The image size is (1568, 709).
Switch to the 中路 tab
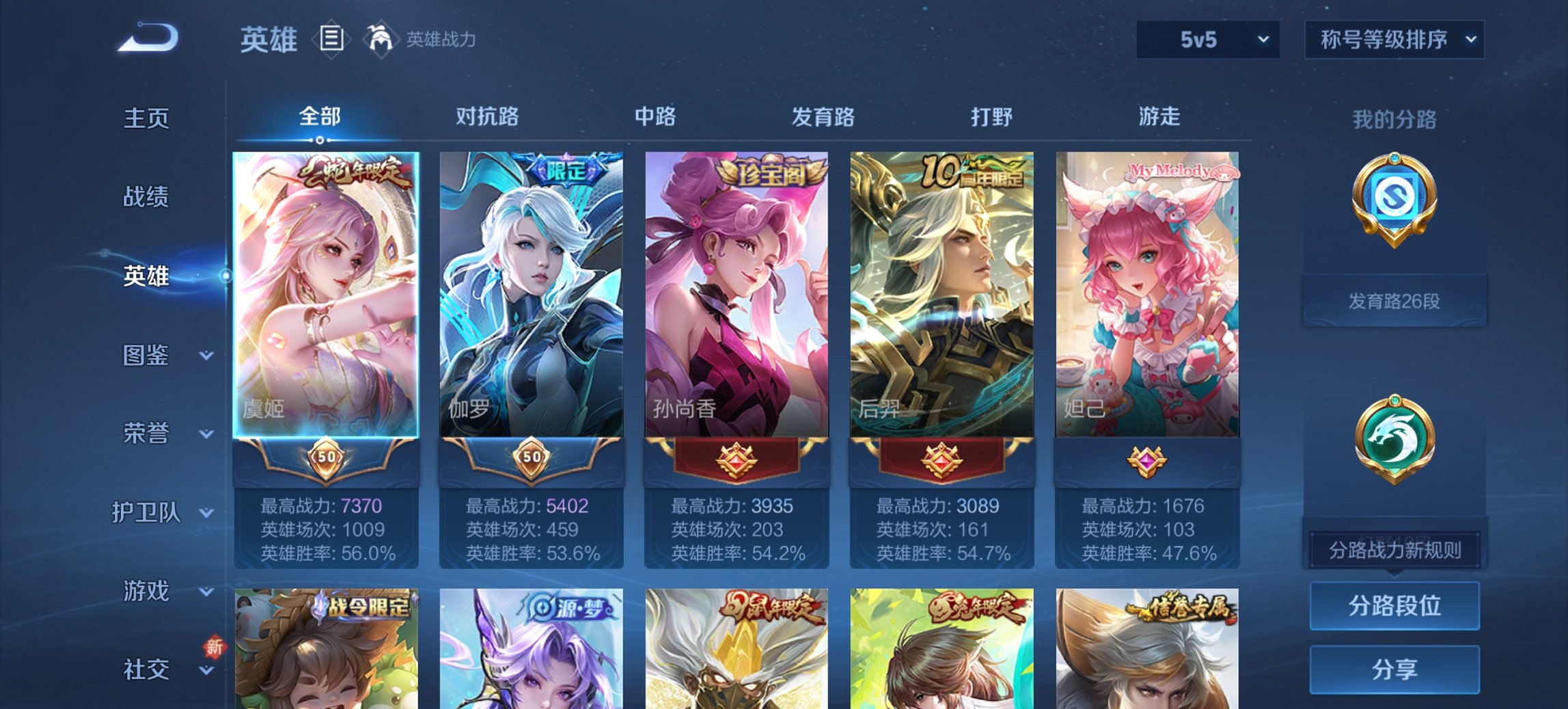(654, 117)
